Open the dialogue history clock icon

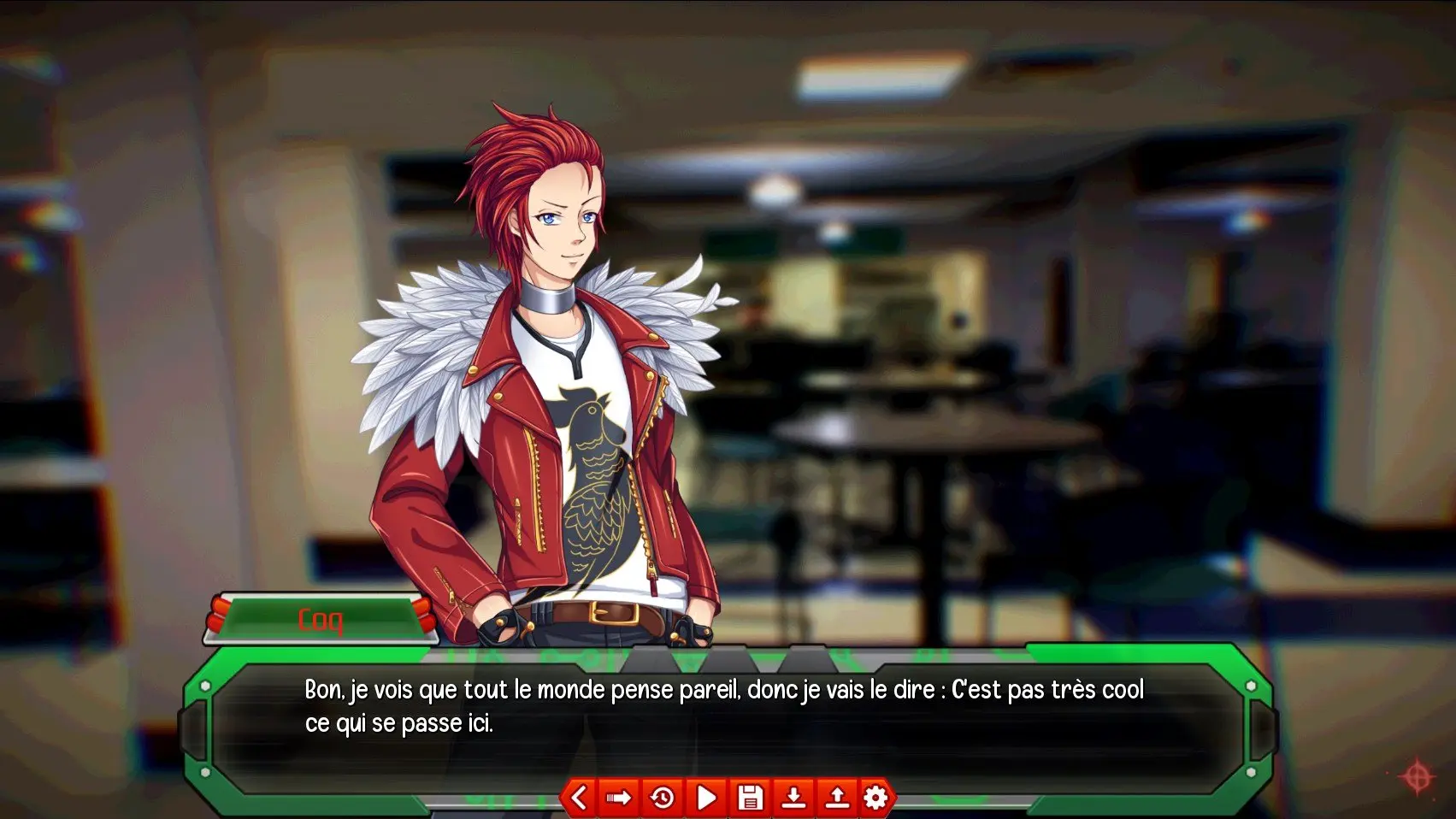(663, 798)
